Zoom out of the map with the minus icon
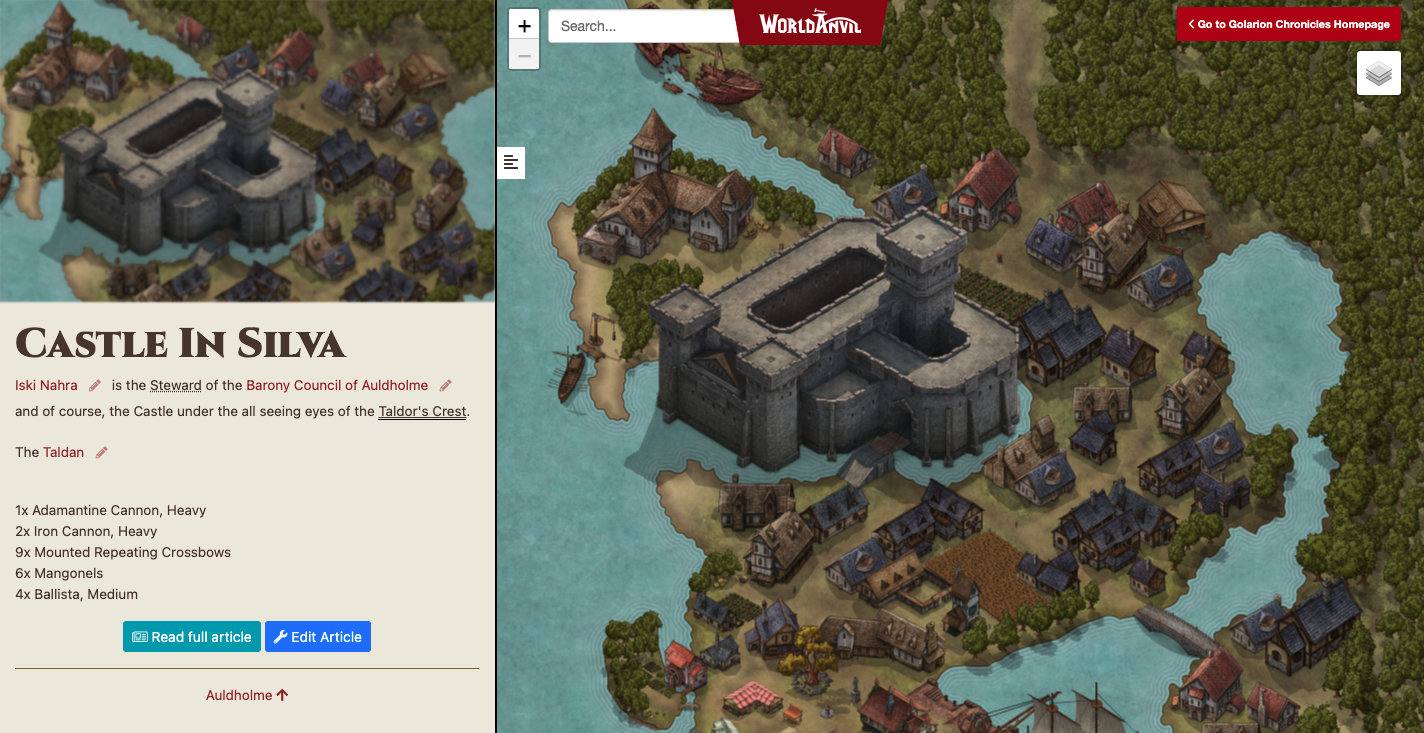The height and width of the screenshot is (733, 1424). click(x=523, y=54)
